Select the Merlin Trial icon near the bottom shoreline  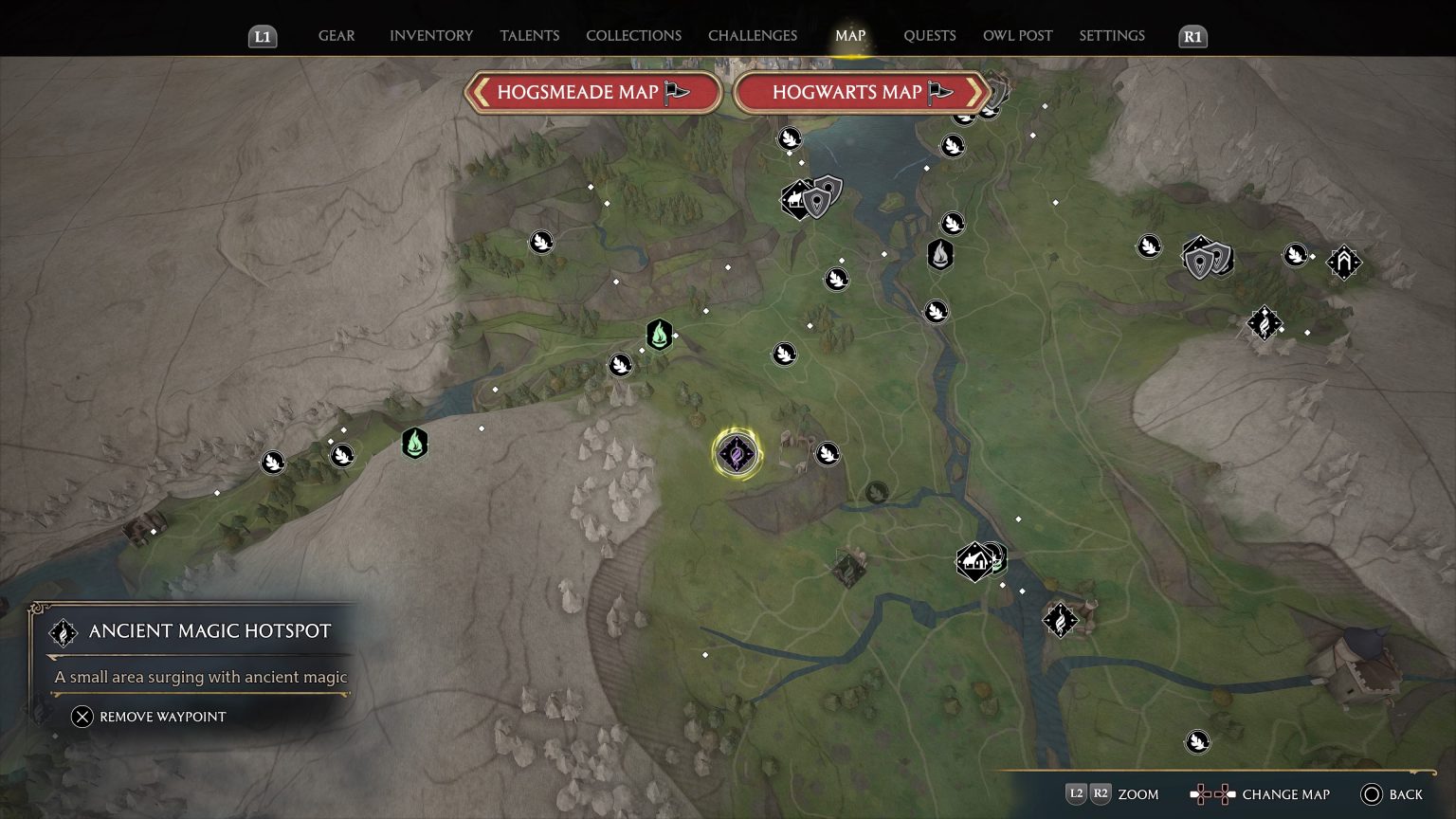(1197, 741)
